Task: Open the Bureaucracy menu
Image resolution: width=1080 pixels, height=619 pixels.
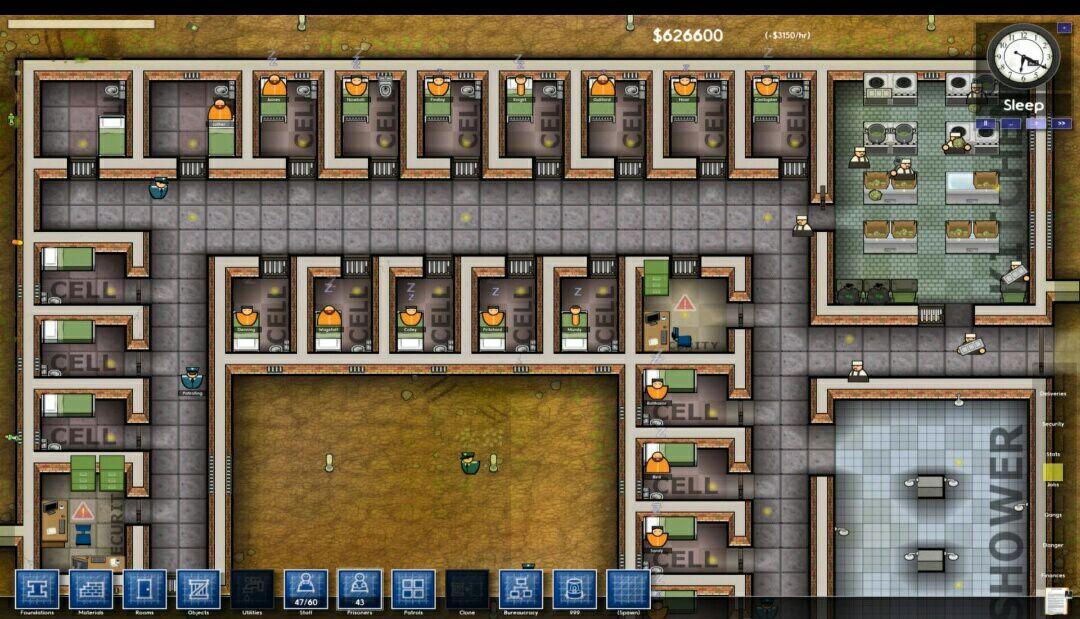Action: 521,590
